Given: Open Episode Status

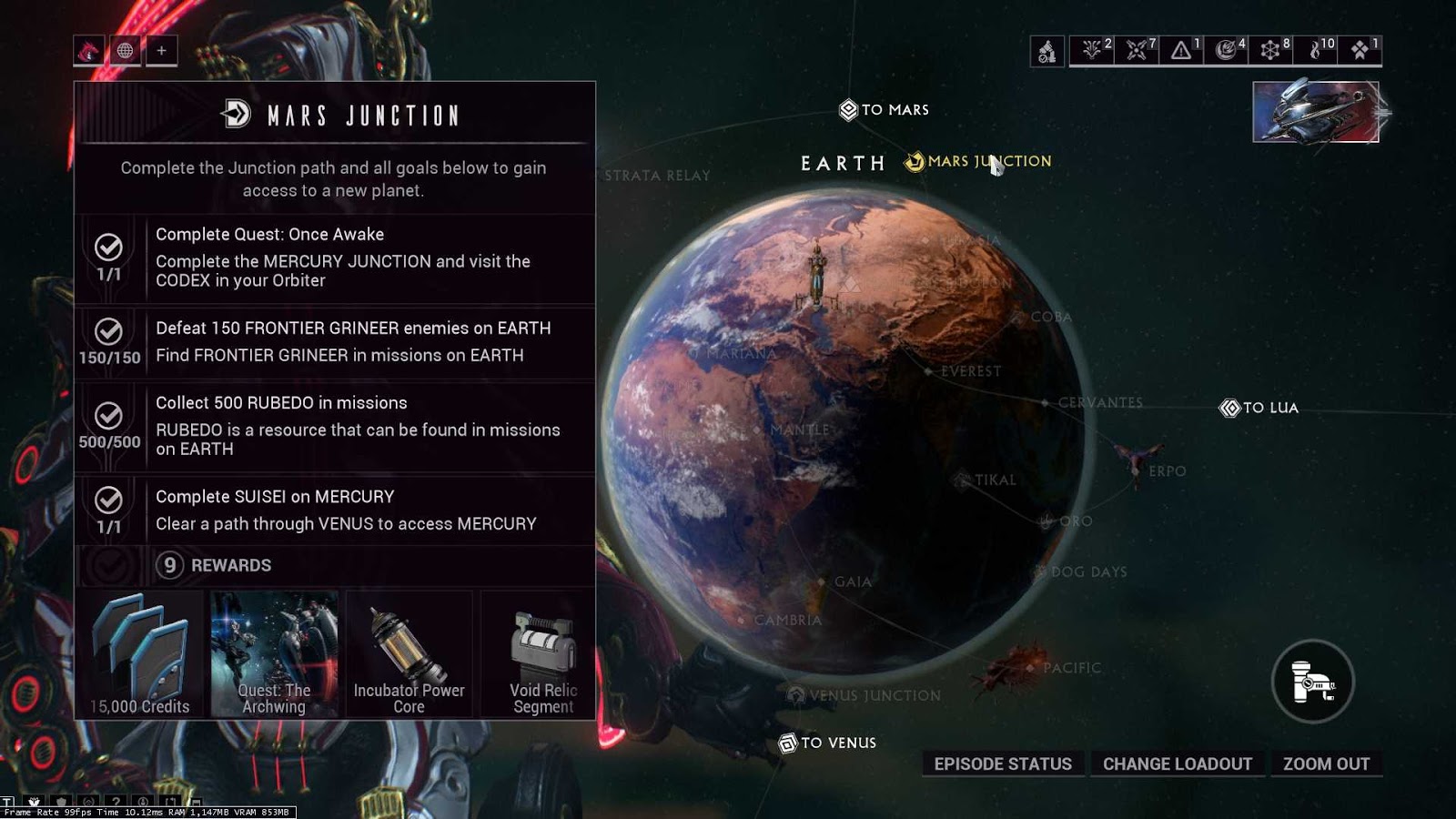Looking at the screenshot, I should tap(1002, 763).
